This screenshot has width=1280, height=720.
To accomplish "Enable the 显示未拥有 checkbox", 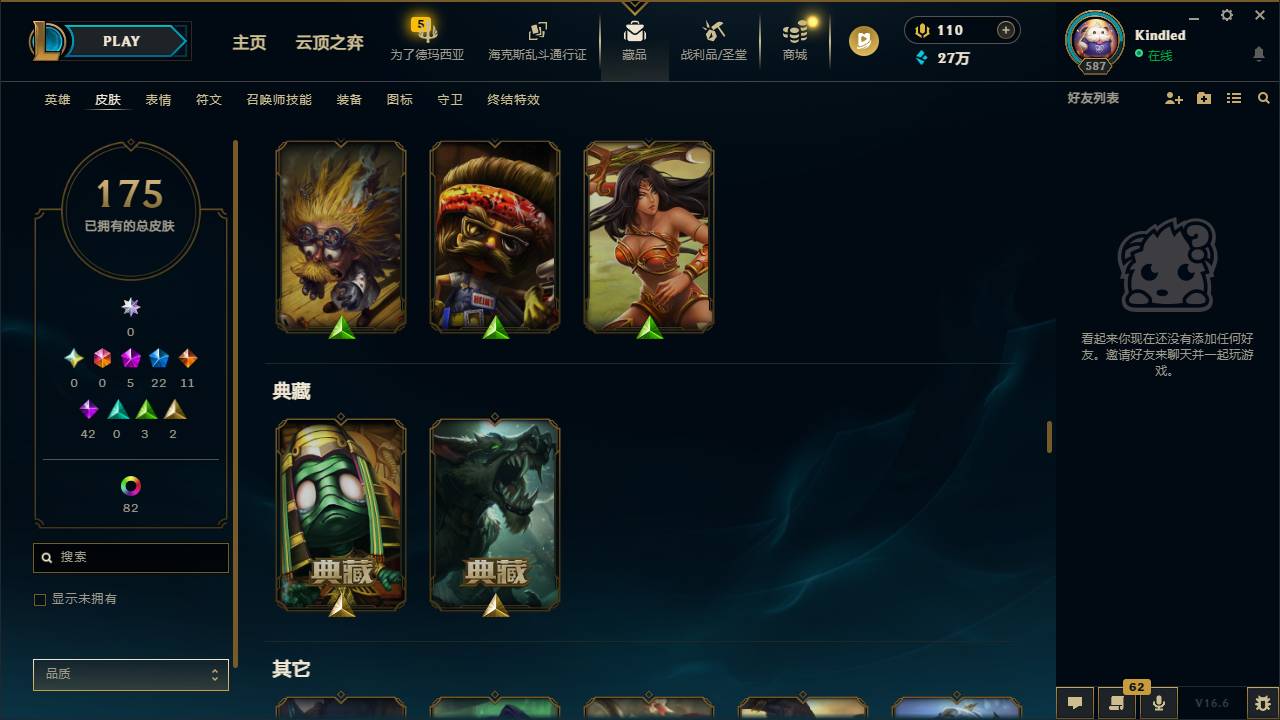I will [40, 599].
